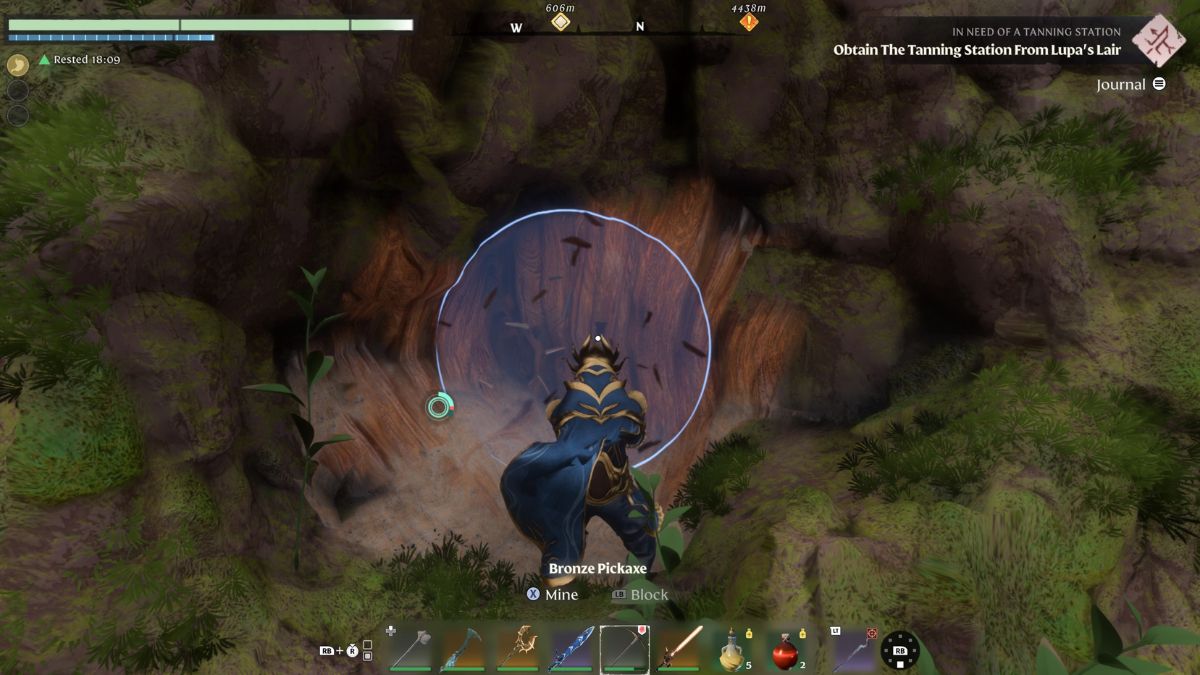The height and width of the screenshot is (675, 1200).
Task: Select the highlighted Bronze Pickaxe slot
Action: [x=625, y=648]
